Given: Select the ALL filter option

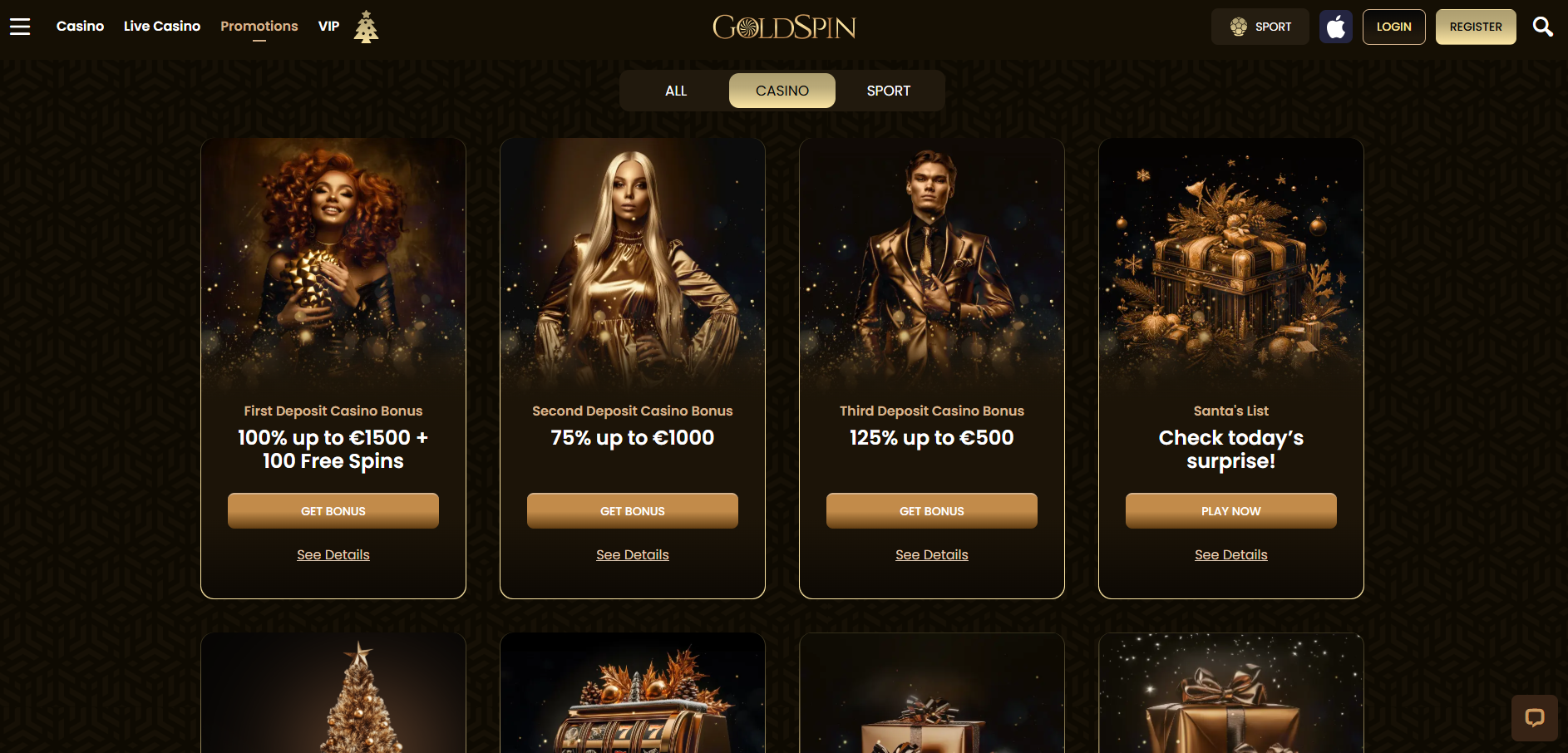Looking at the screenshot, I should (x=675, y=90).
